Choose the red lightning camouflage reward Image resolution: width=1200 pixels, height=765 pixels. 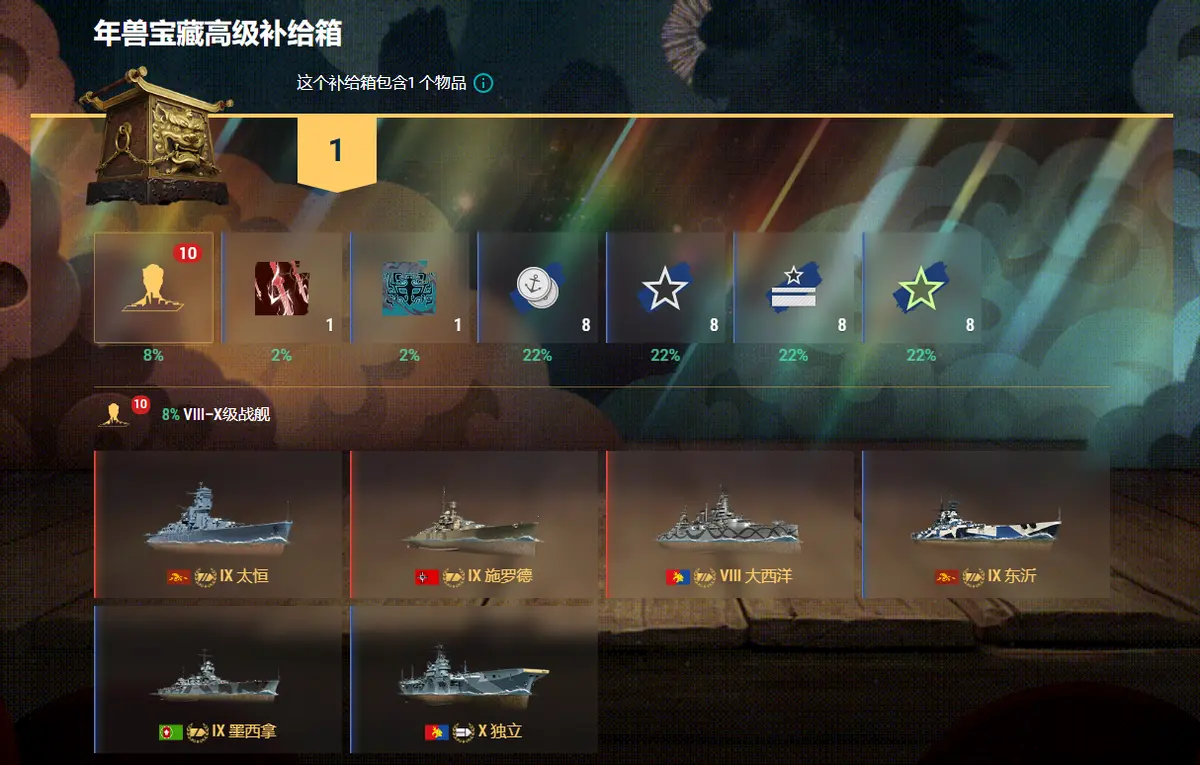pyautogui.click(x=282, y=288)
